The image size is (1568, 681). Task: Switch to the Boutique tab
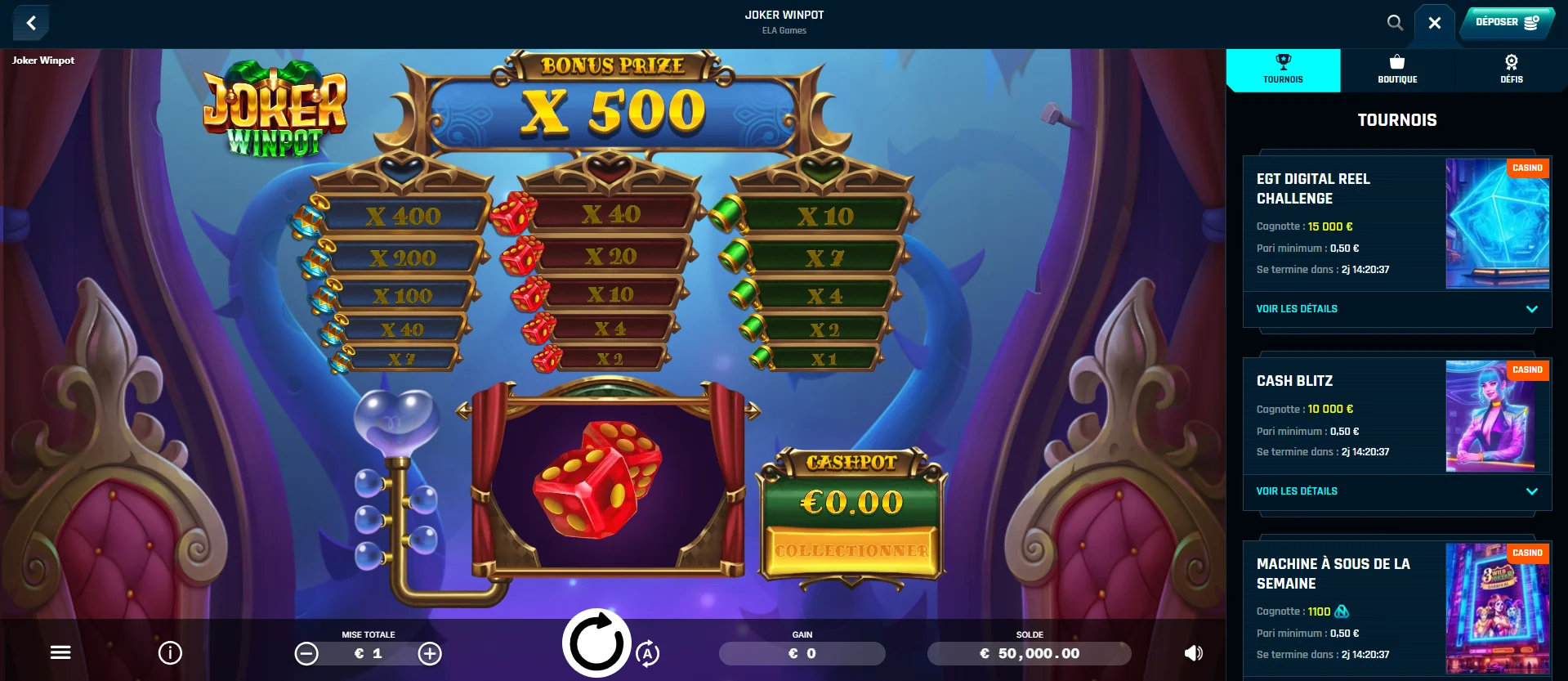pyautogui.click(x=1397, y=69)
